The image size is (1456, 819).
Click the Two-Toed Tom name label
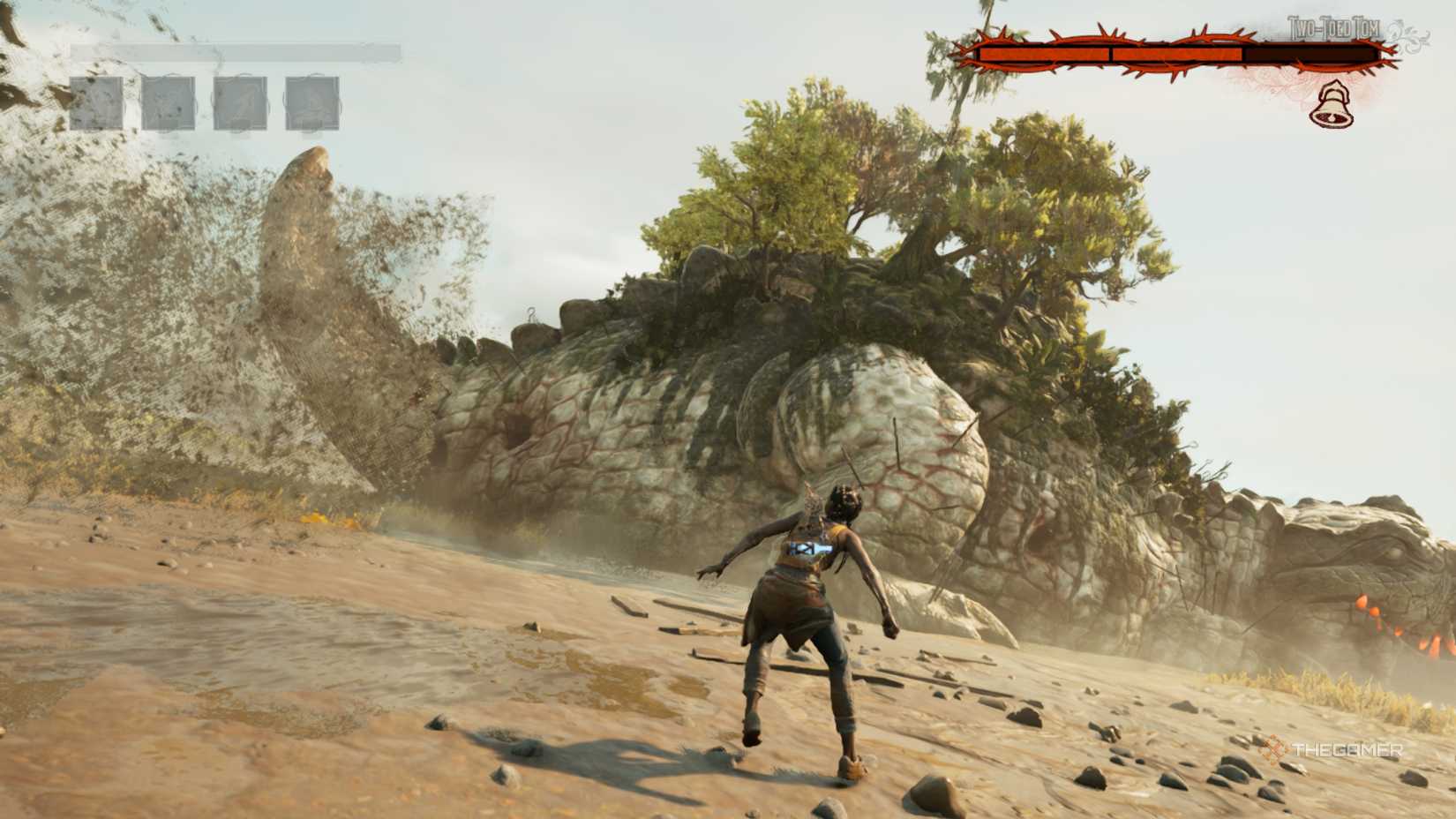click(x=1333, y=26)
